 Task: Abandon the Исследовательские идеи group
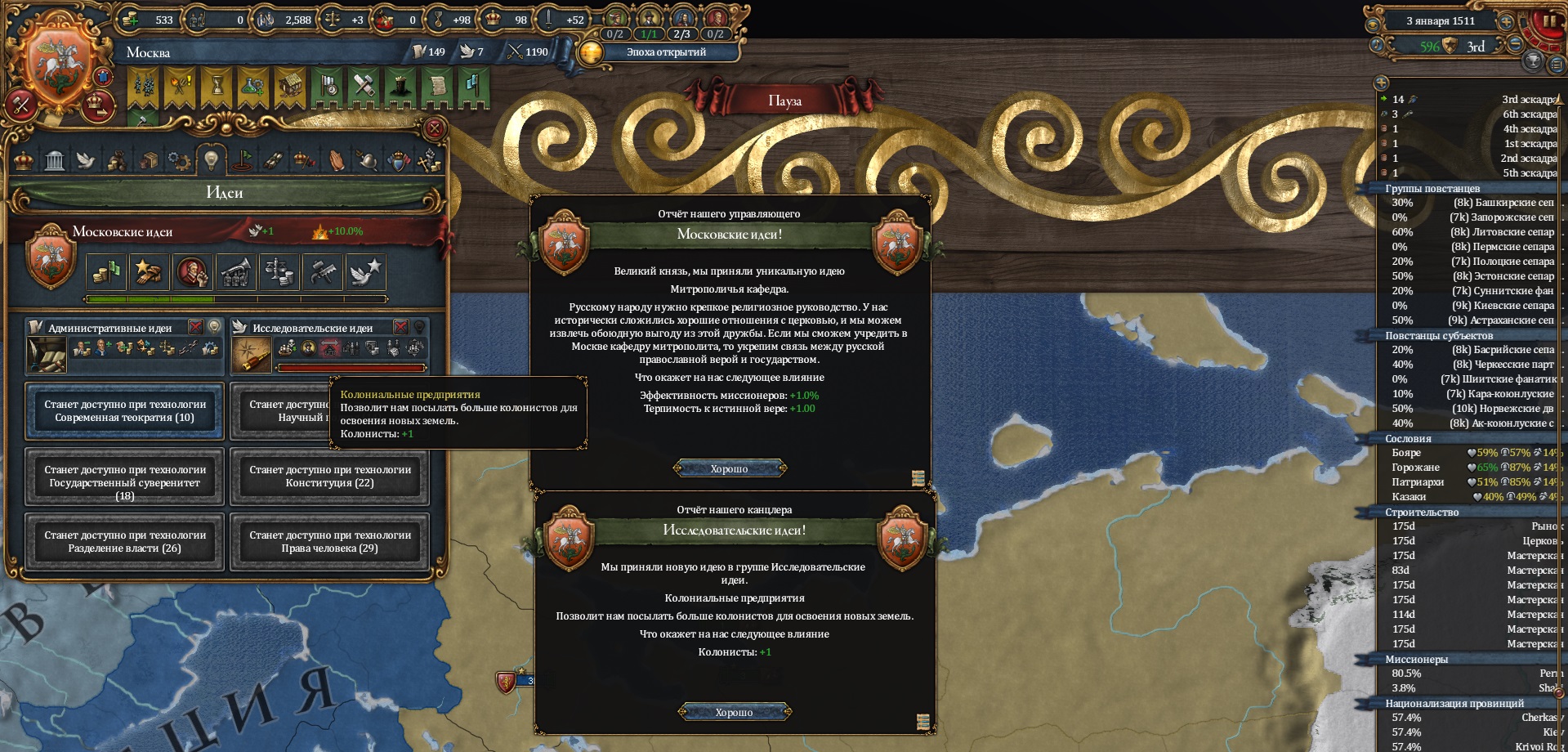click(400, 327)
